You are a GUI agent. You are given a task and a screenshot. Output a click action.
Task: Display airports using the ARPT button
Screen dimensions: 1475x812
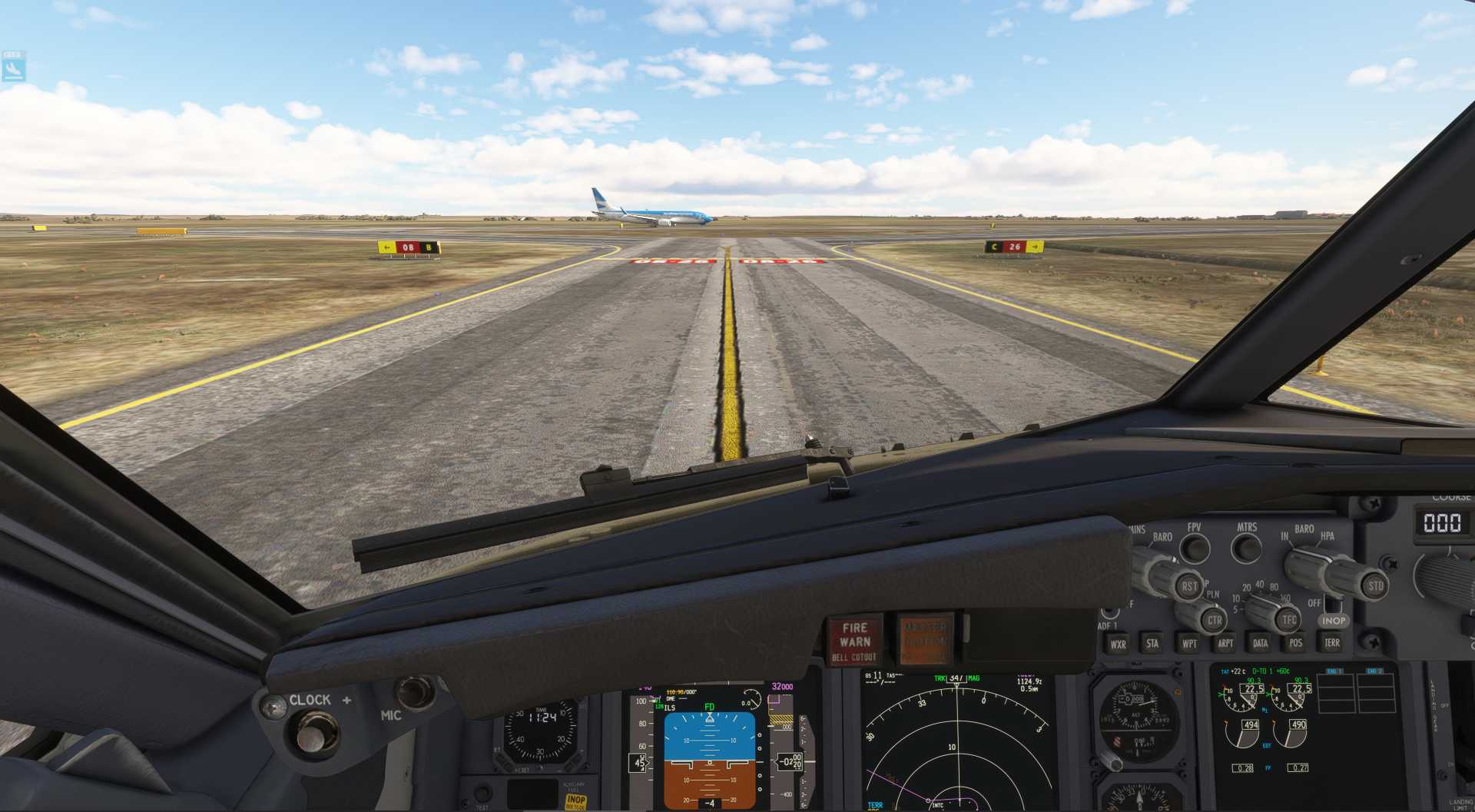coord(1225,644)
